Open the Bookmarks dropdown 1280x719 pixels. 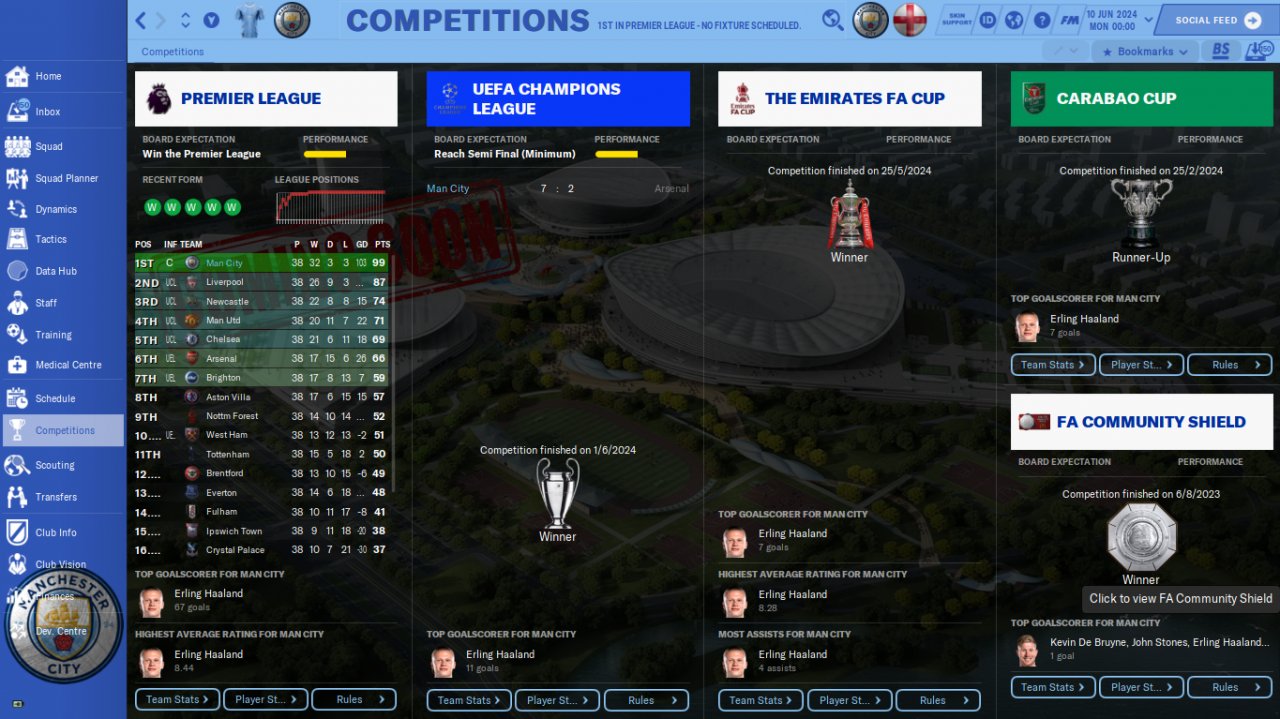[x=1144, y=52]
